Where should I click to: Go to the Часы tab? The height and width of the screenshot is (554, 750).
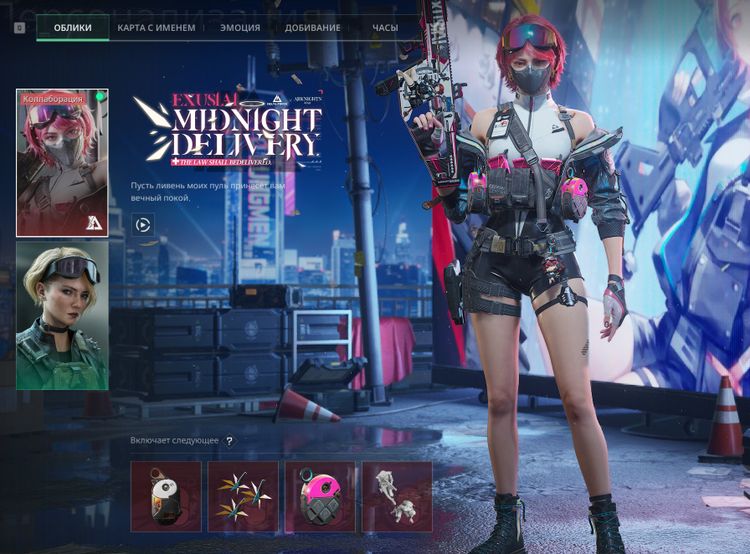[384, 28]
